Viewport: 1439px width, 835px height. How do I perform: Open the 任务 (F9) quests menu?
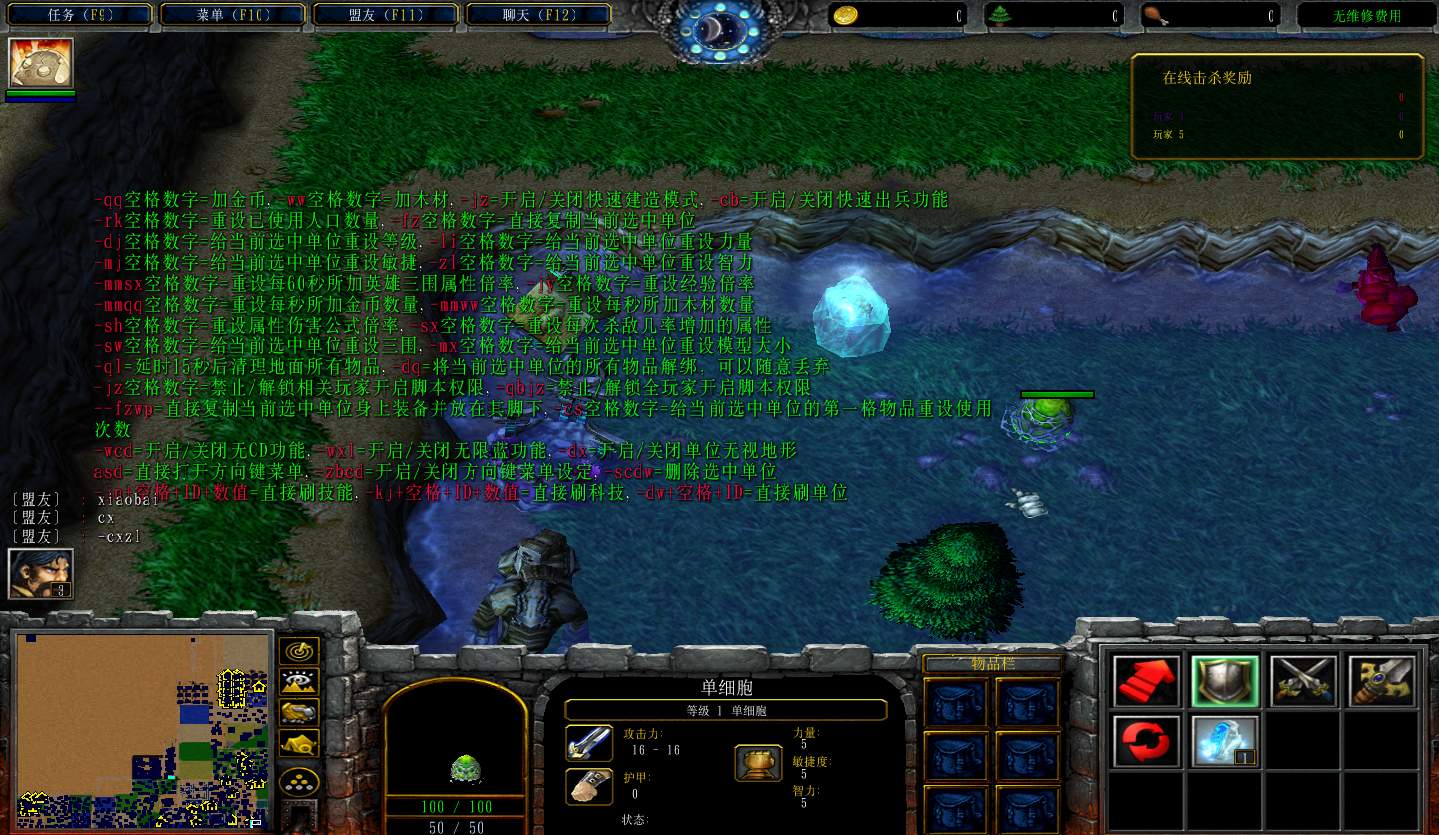pos(80,15)
